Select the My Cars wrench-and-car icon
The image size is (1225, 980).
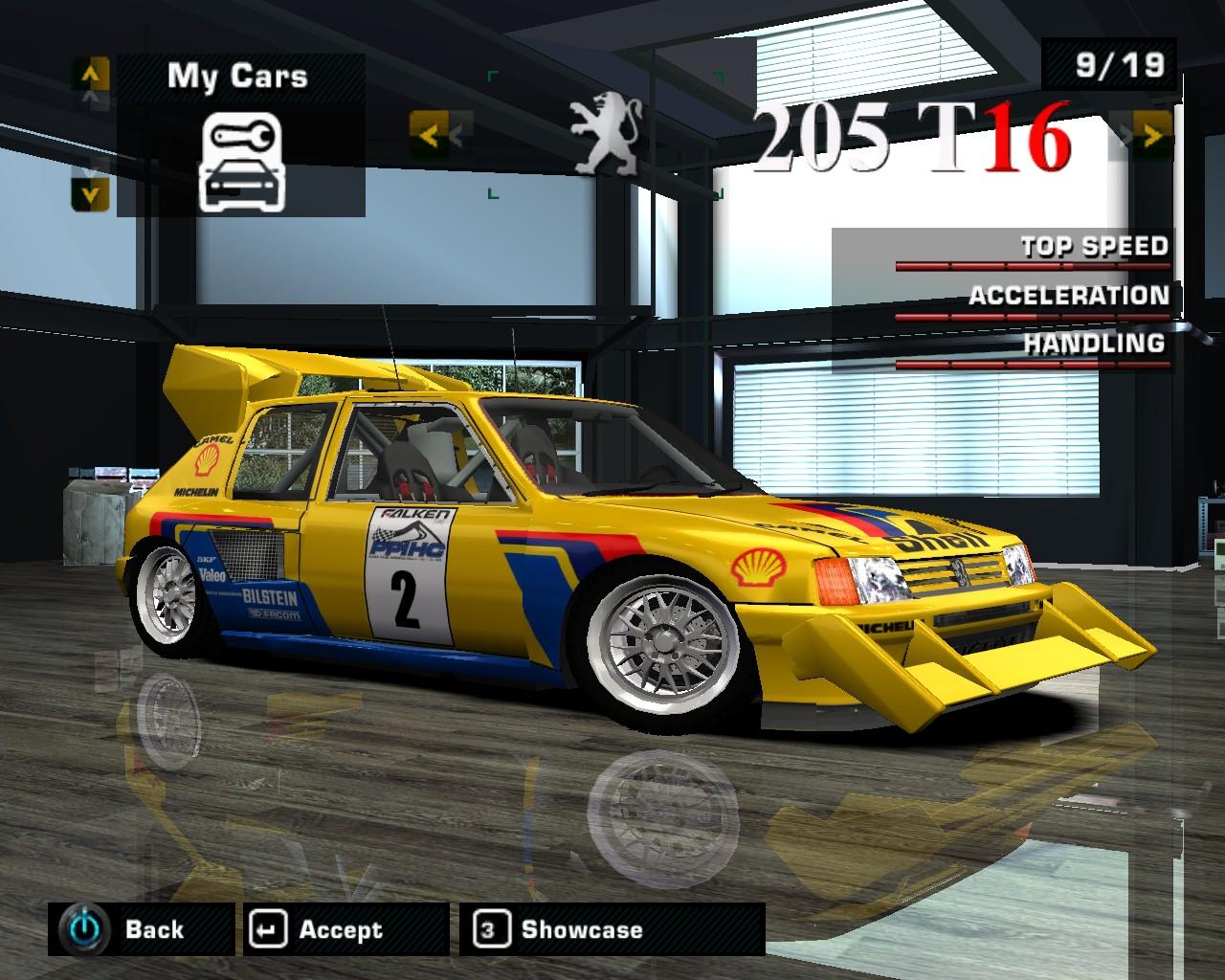tap(239, 162)
